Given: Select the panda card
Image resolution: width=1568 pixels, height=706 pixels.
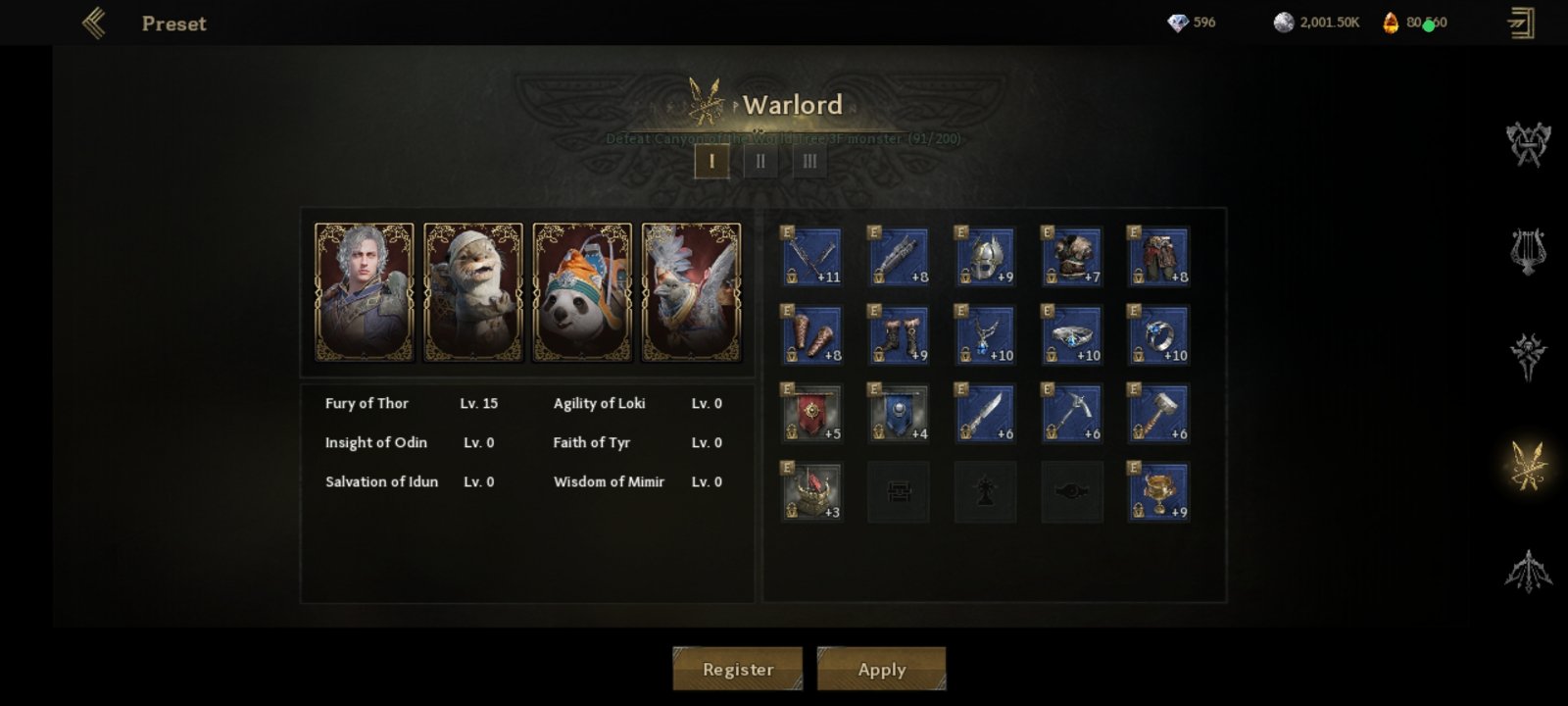Looking at the screenshot, I should point(582,292).
